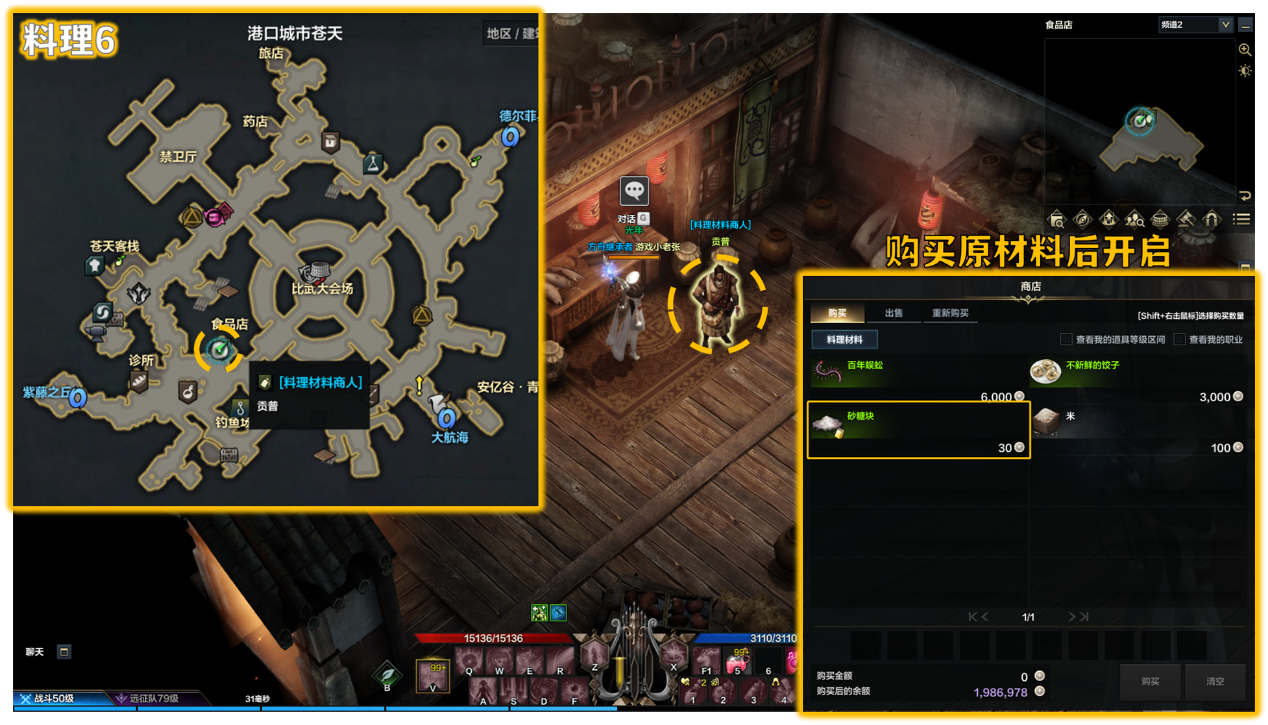Select 砂糖块 sugar cube item

tap(918, 430)
